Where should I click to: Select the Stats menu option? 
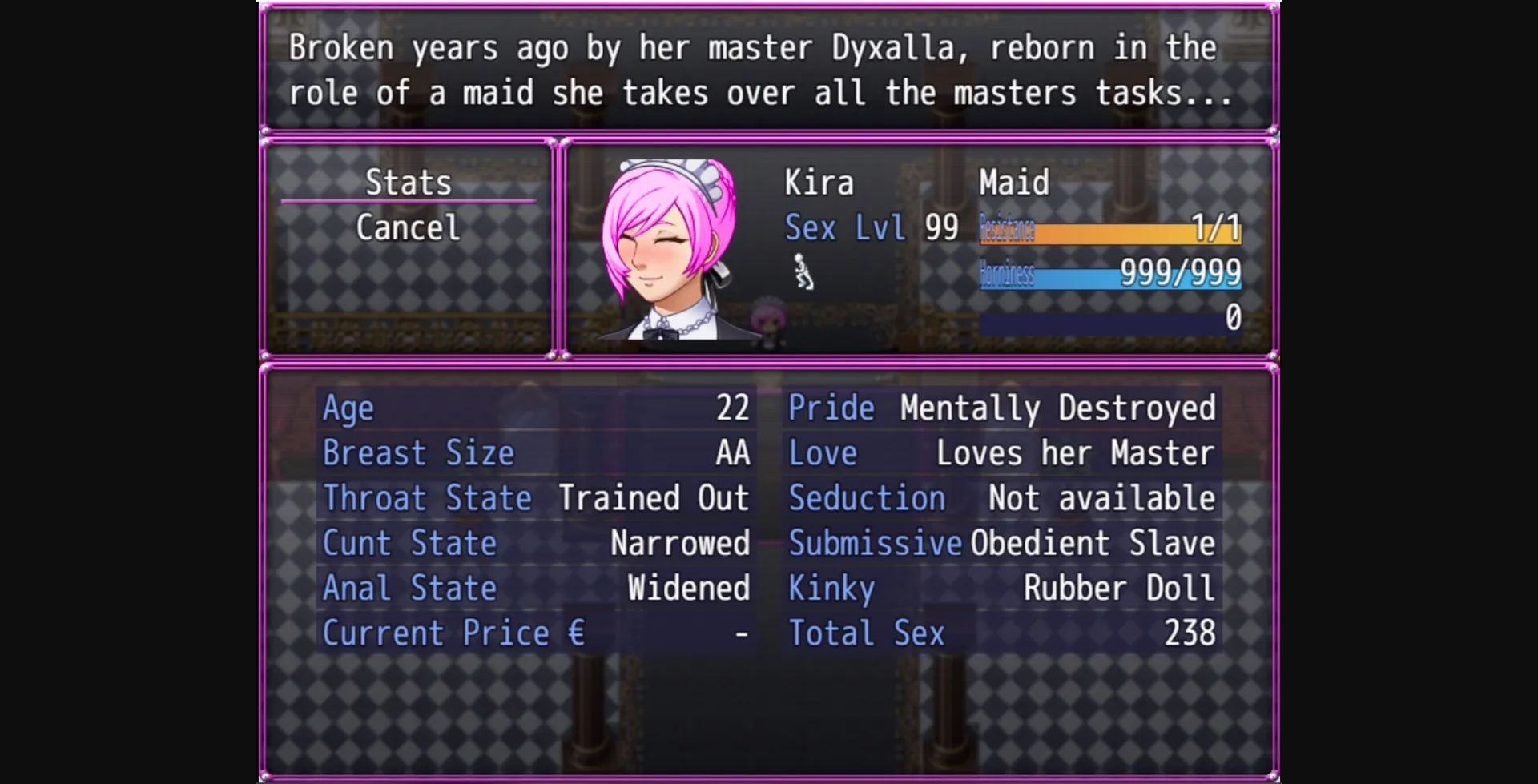[408, 183]
